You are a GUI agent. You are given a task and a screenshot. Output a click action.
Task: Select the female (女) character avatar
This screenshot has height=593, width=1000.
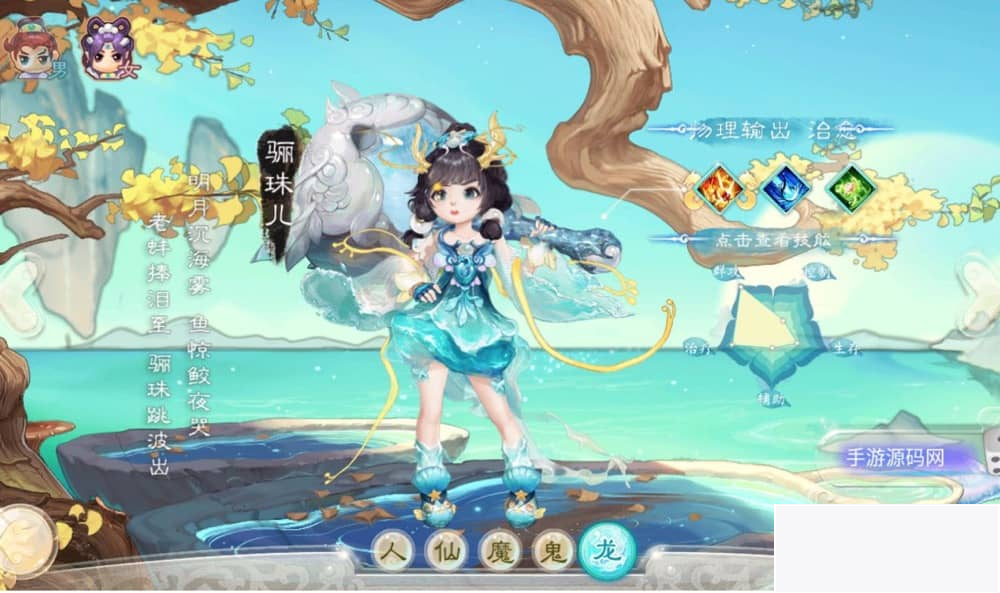pyautogui.click(x=107, y=46)
